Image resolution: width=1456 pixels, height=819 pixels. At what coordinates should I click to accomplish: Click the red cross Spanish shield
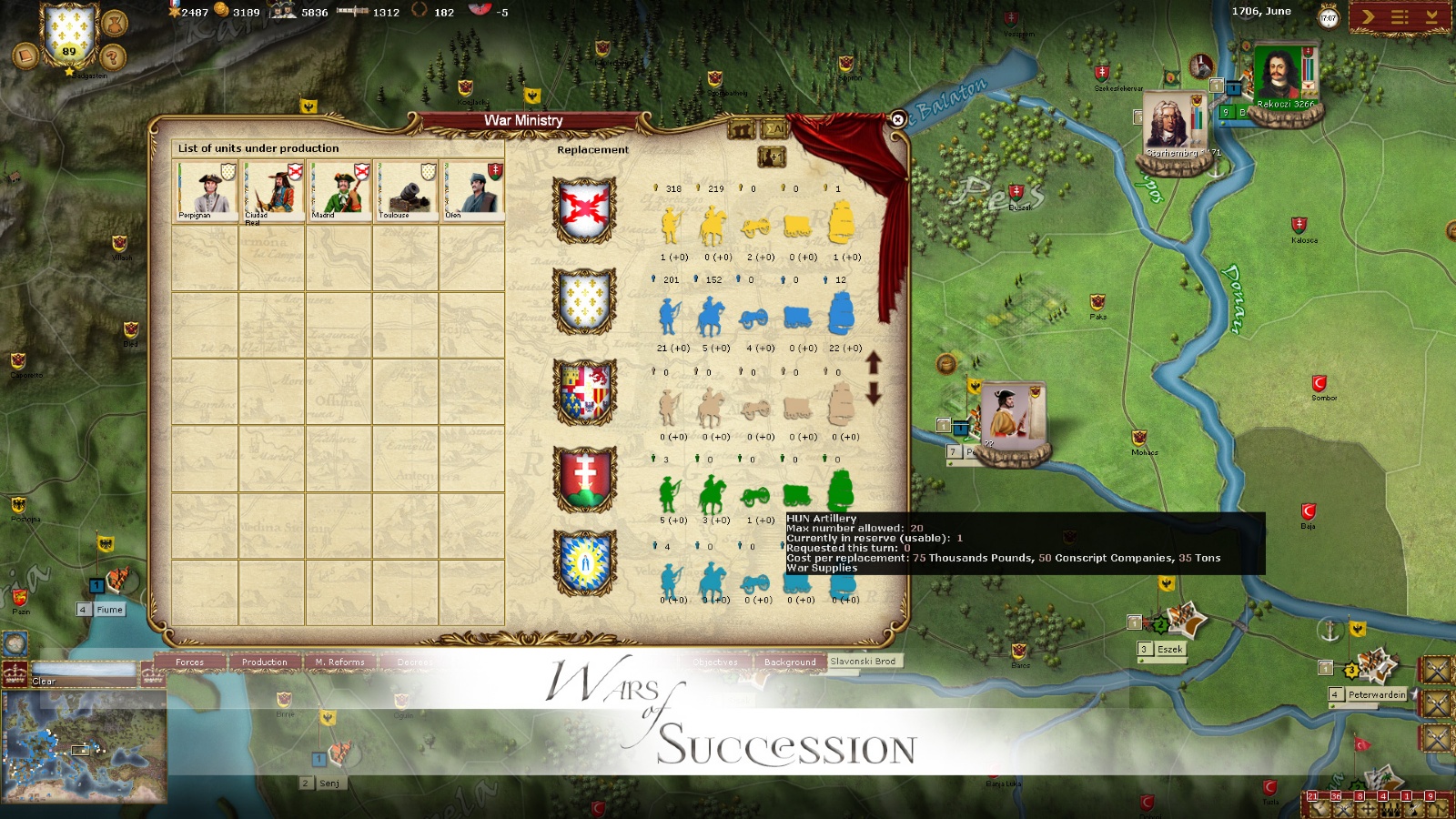pos(584,209)
